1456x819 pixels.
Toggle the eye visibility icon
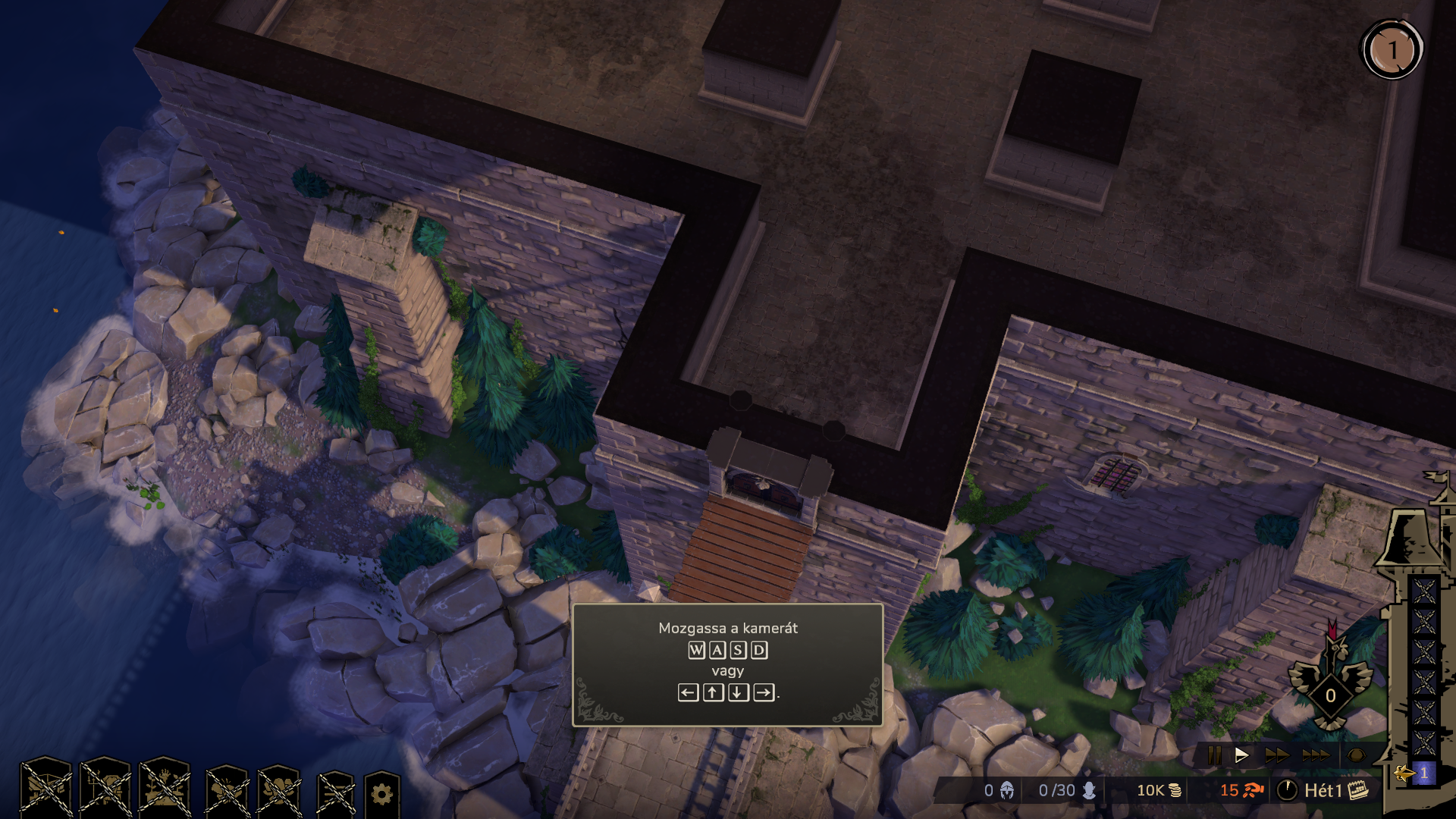point(1356,755)
